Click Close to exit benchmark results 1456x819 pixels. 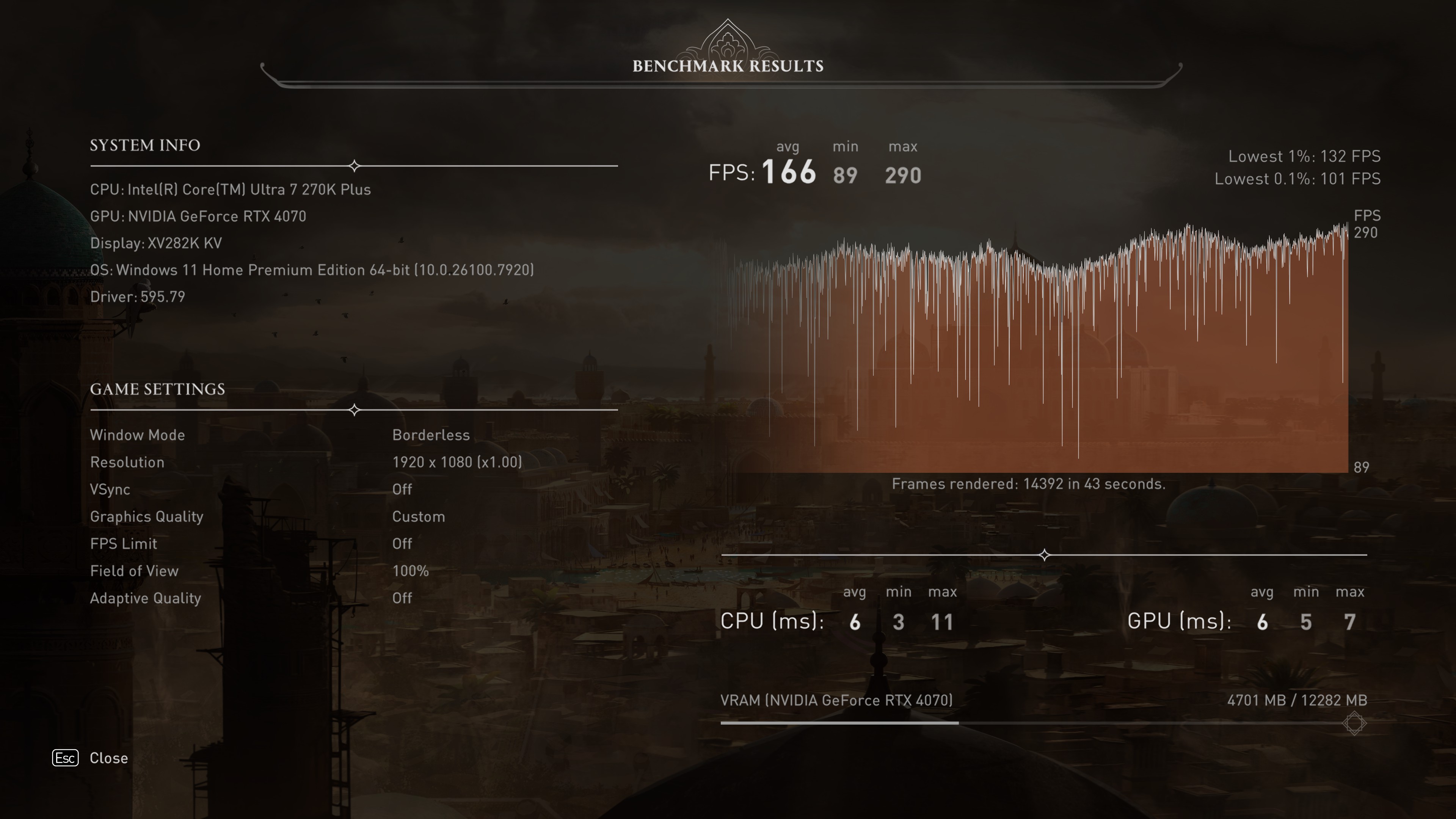pos(108,758)
